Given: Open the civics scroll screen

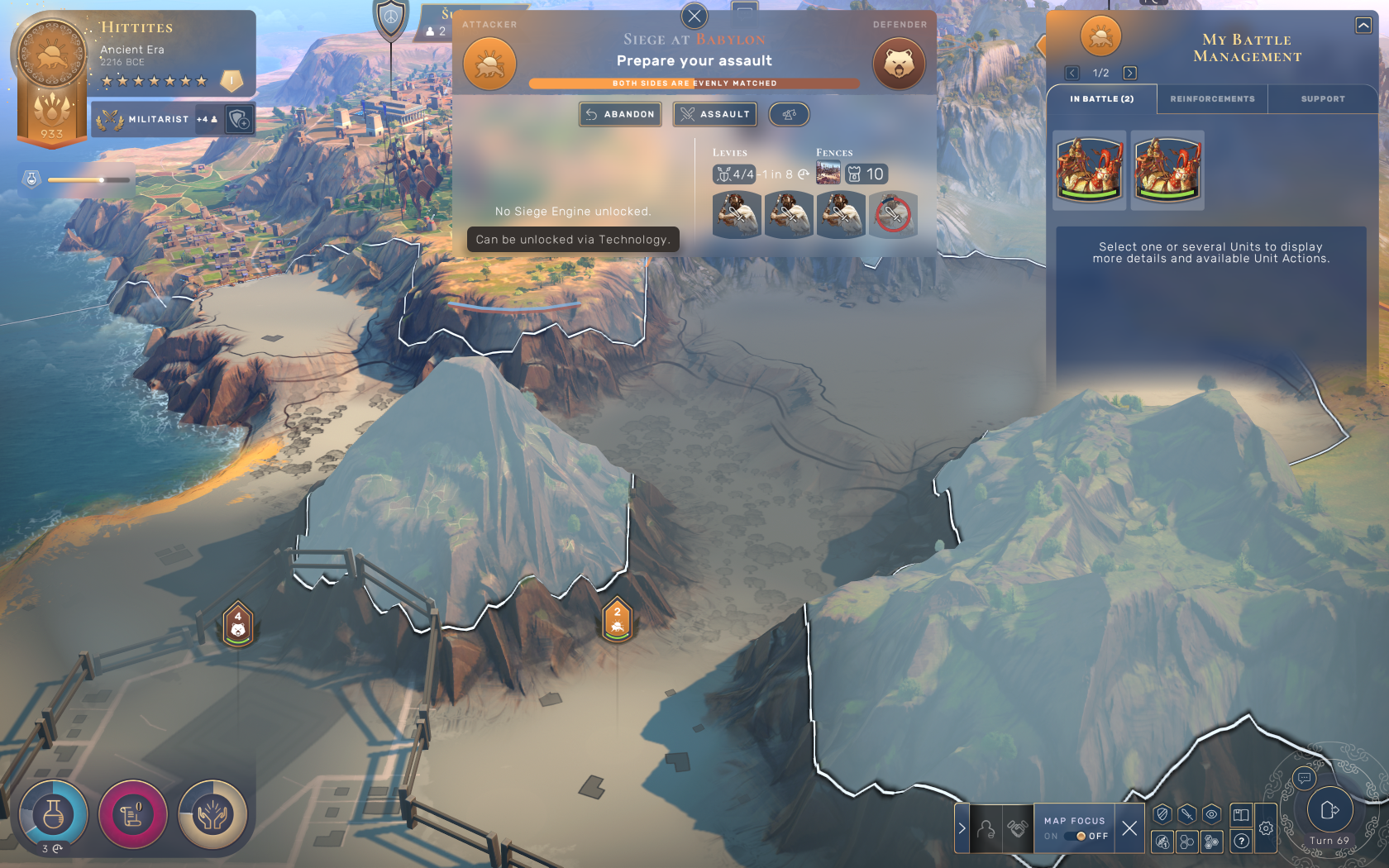Looking at the screenshot, I should 132,815.
